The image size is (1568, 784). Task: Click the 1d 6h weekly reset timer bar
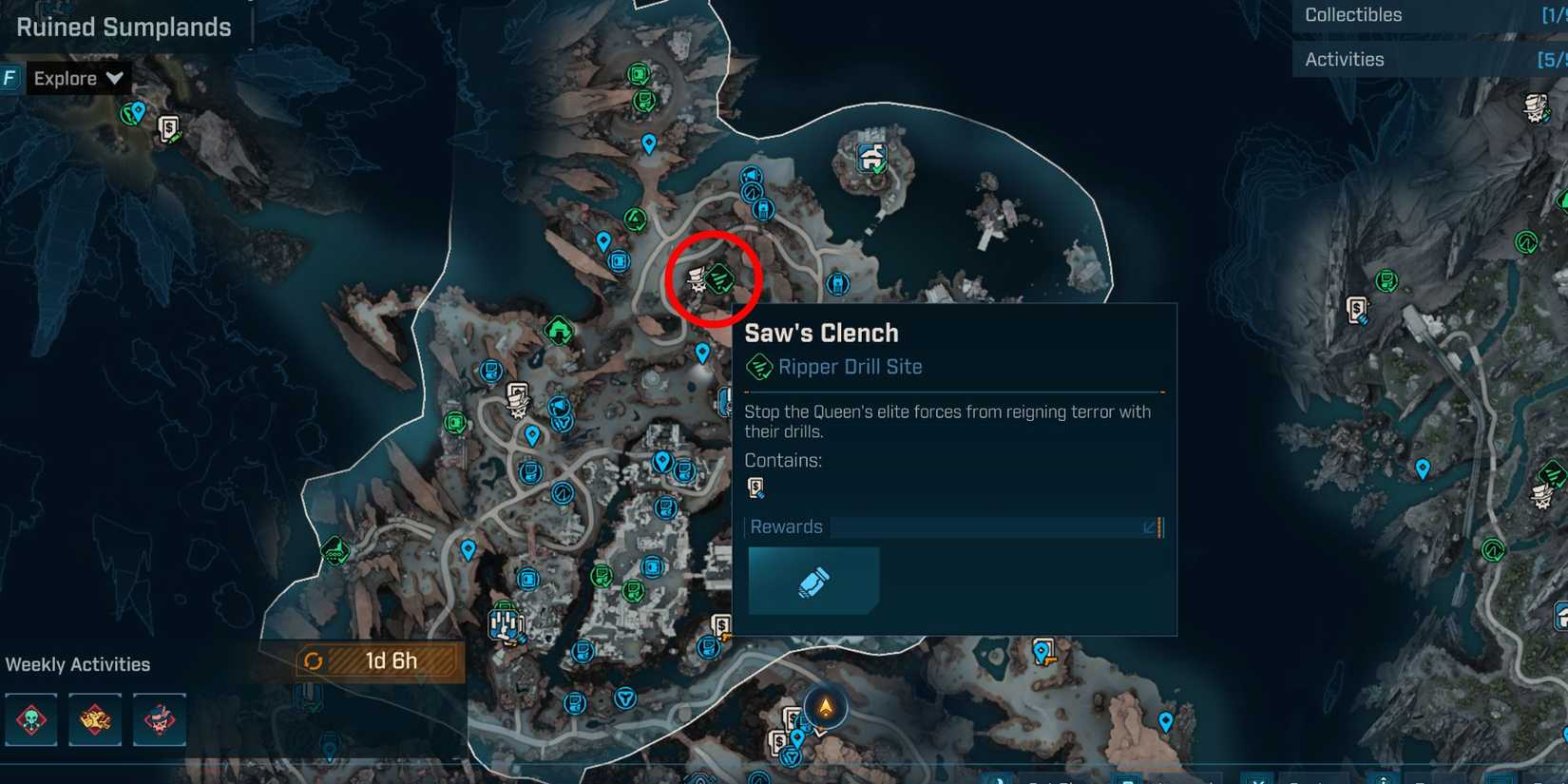click(x=378, y=660)
